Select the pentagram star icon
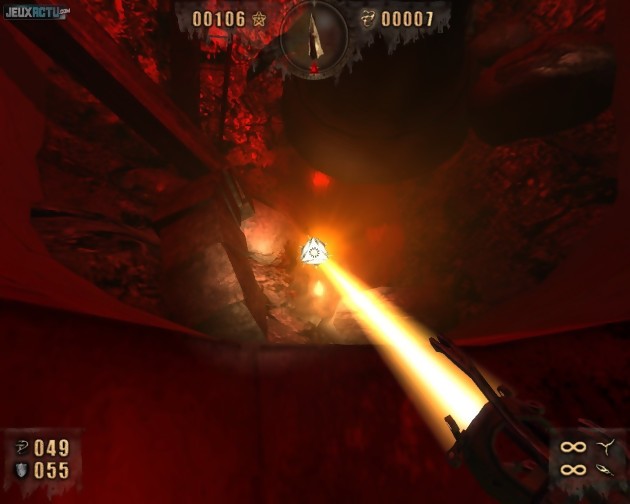 pyautogui.click(x=259, y=19)
